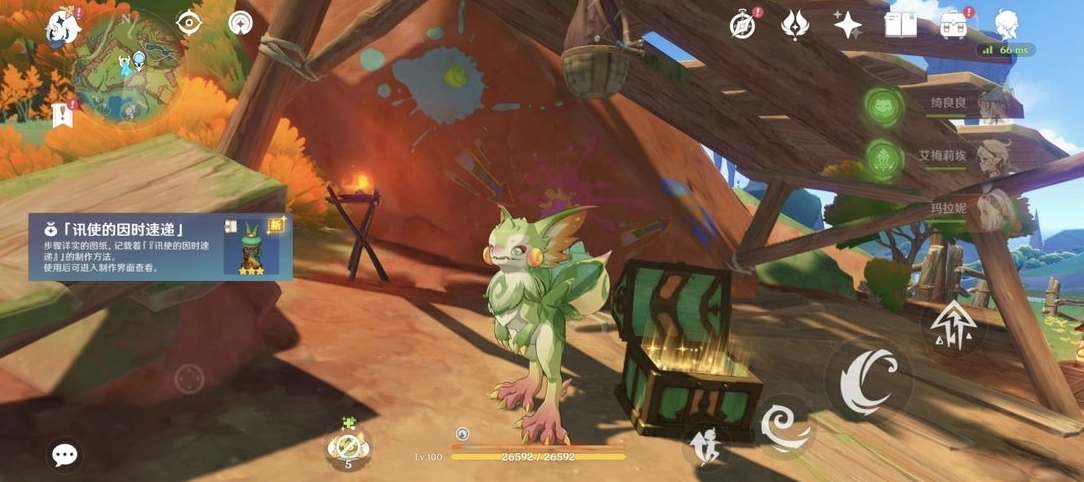This screenshot has width=1084, height=482.
Task: Open the backpack inventory
Action: click(954, 25)
